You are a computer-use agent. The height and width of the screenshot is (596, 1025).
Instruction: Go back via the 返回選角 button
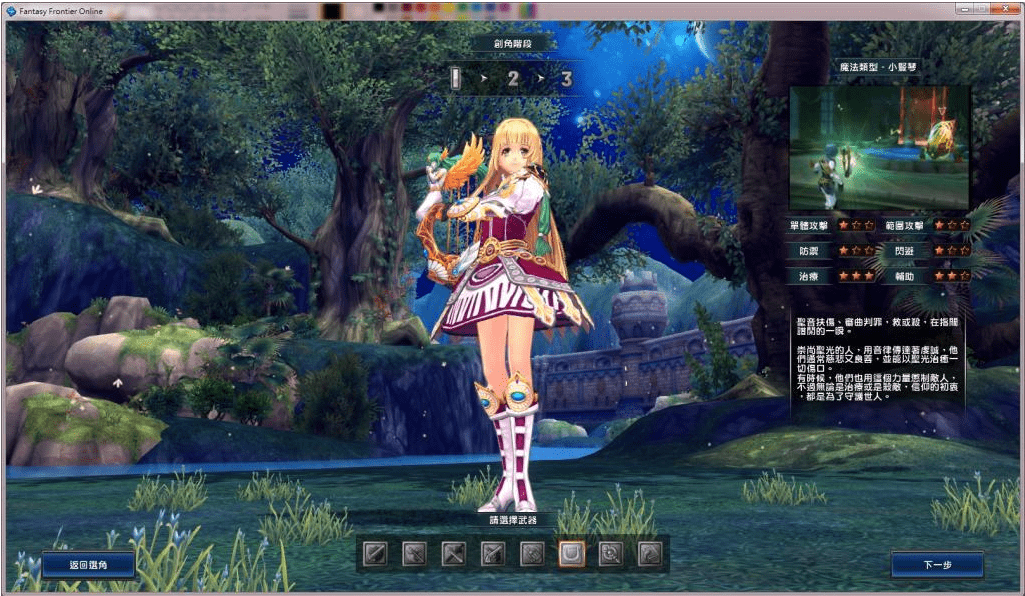88,565
